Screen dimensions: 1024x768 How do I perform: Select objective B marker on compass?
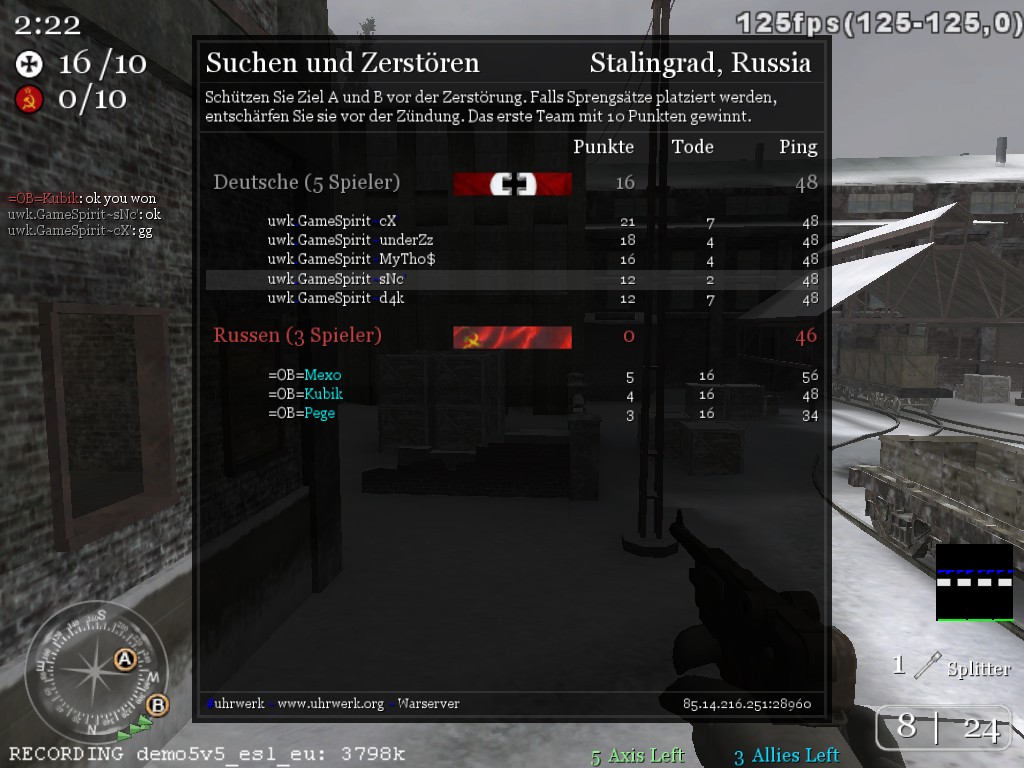pos(157,705)
